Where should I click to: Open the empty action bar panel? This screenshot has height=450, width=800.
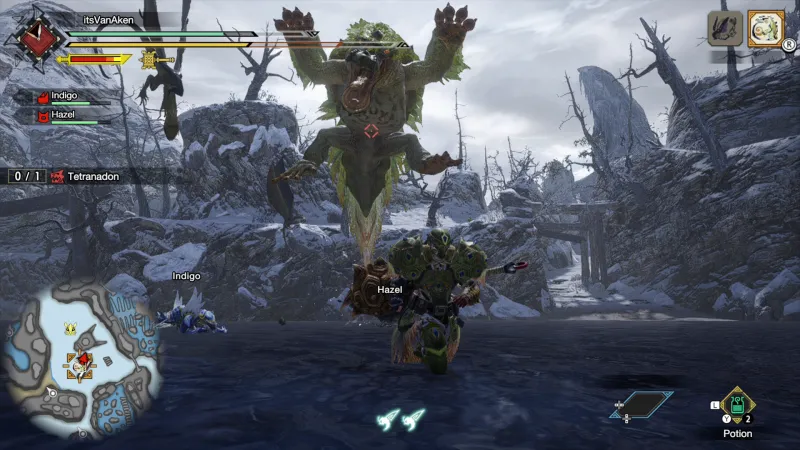(641, 405)
